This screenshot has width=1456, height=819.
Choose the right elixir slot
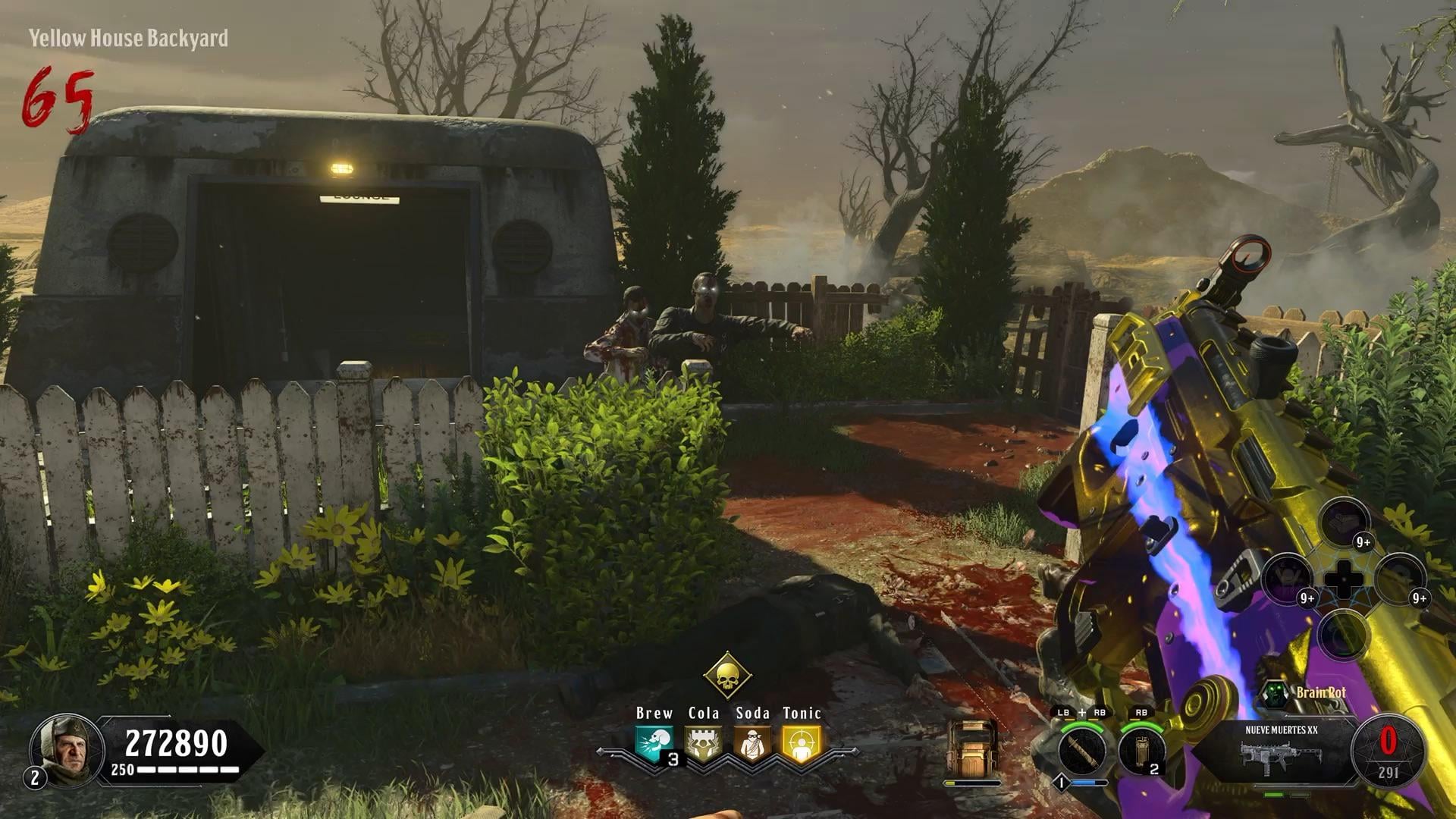coord(1400,579)
